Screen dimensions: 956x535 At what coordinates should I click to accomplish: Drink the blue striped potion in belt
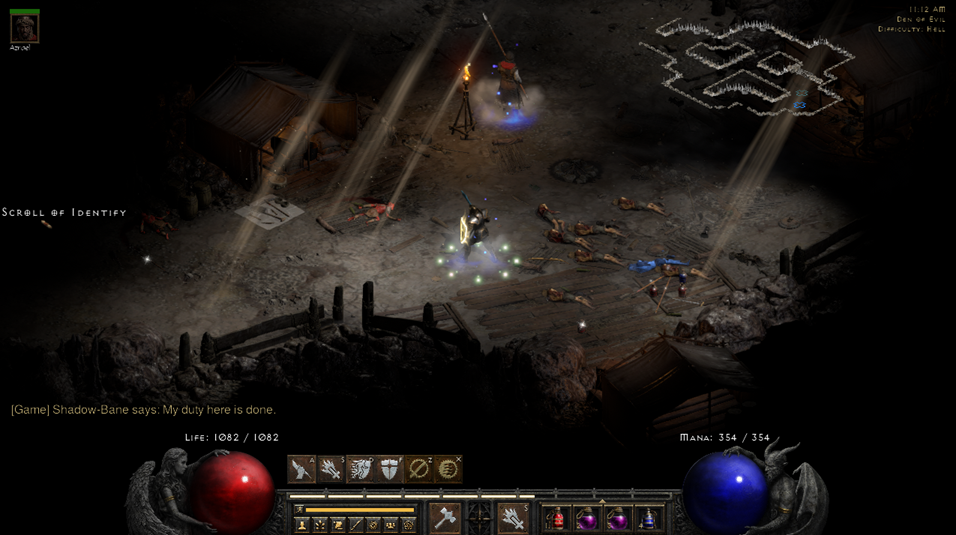pos(649,518)
